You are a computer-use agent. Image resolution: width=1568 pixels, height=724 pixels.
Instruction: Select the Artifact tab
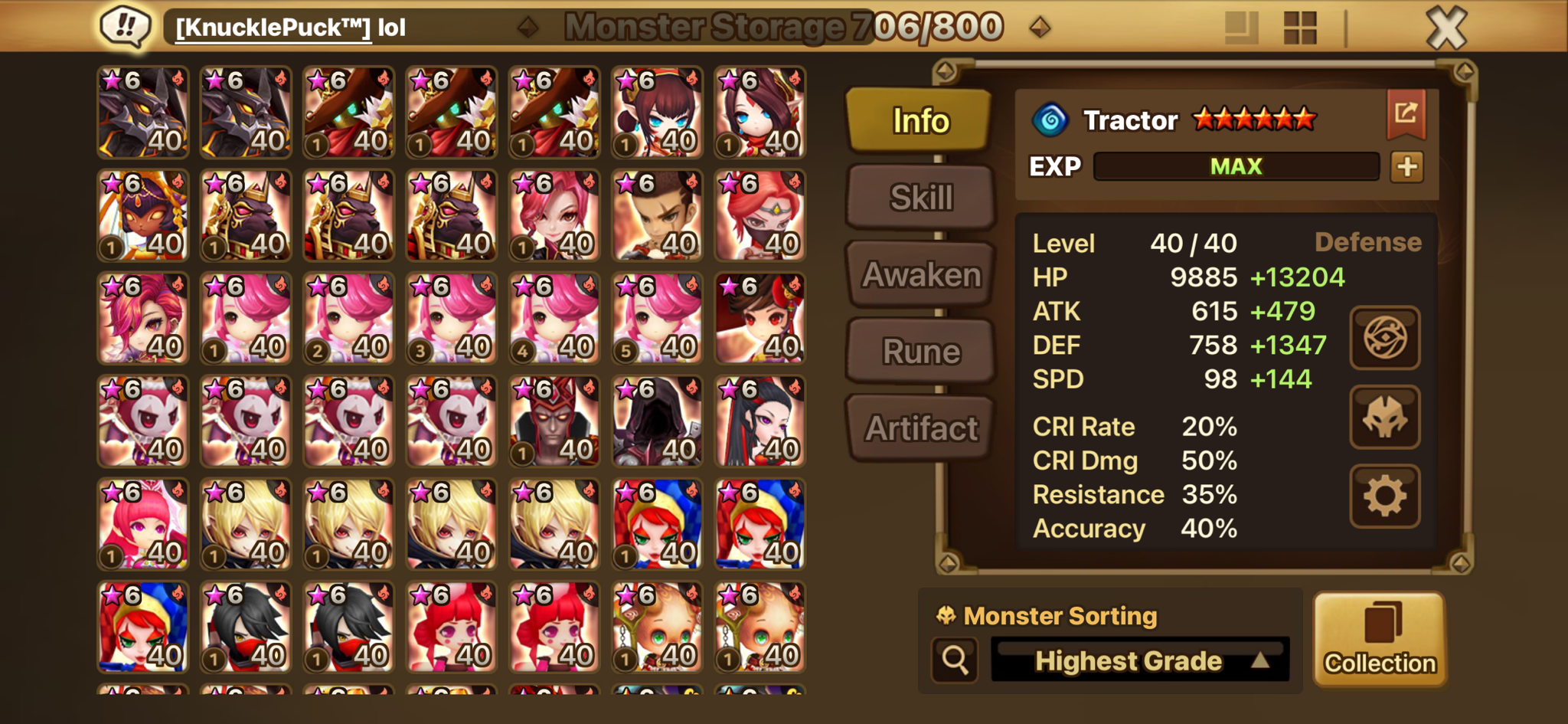921,428
